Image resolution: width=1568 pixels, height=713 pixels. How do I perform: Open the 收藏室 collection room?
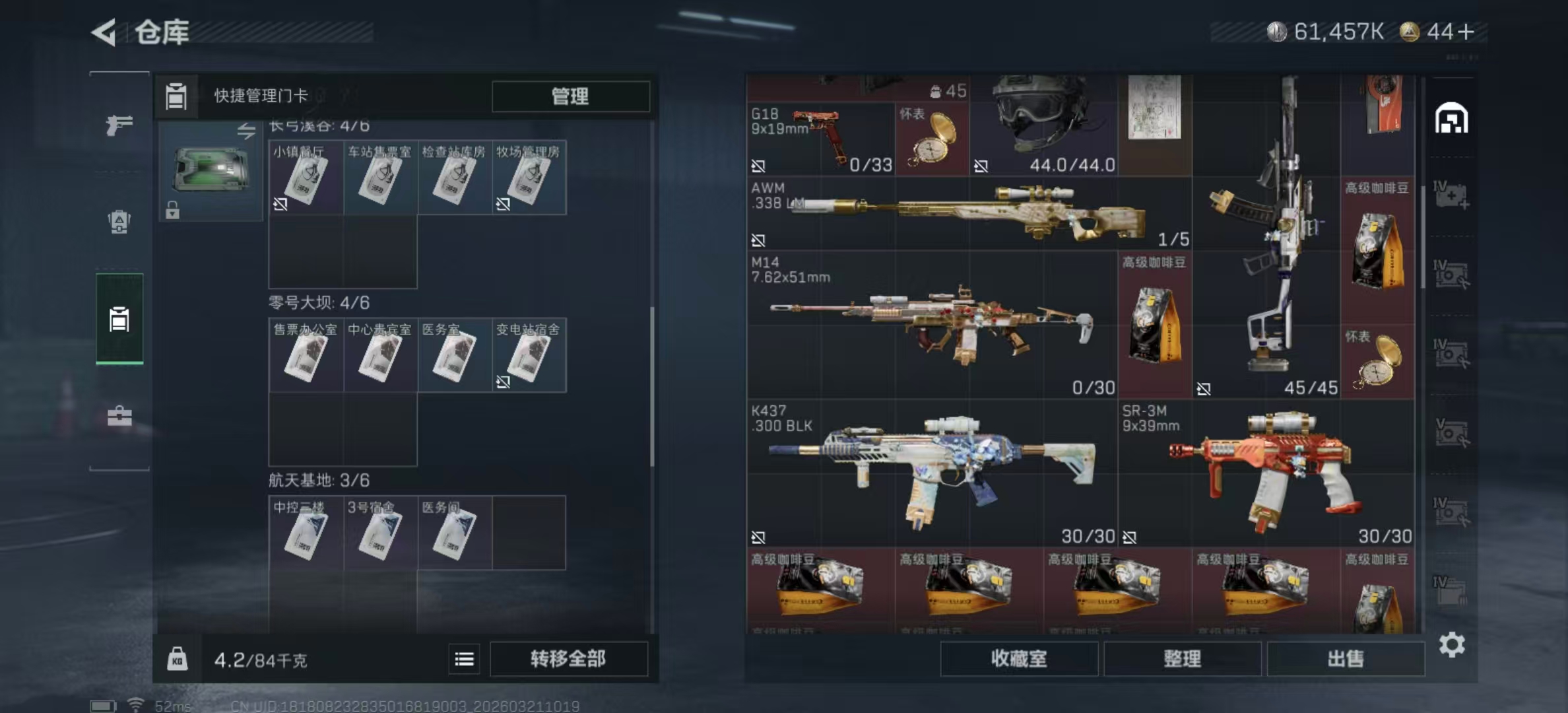tap(1018, 659)
